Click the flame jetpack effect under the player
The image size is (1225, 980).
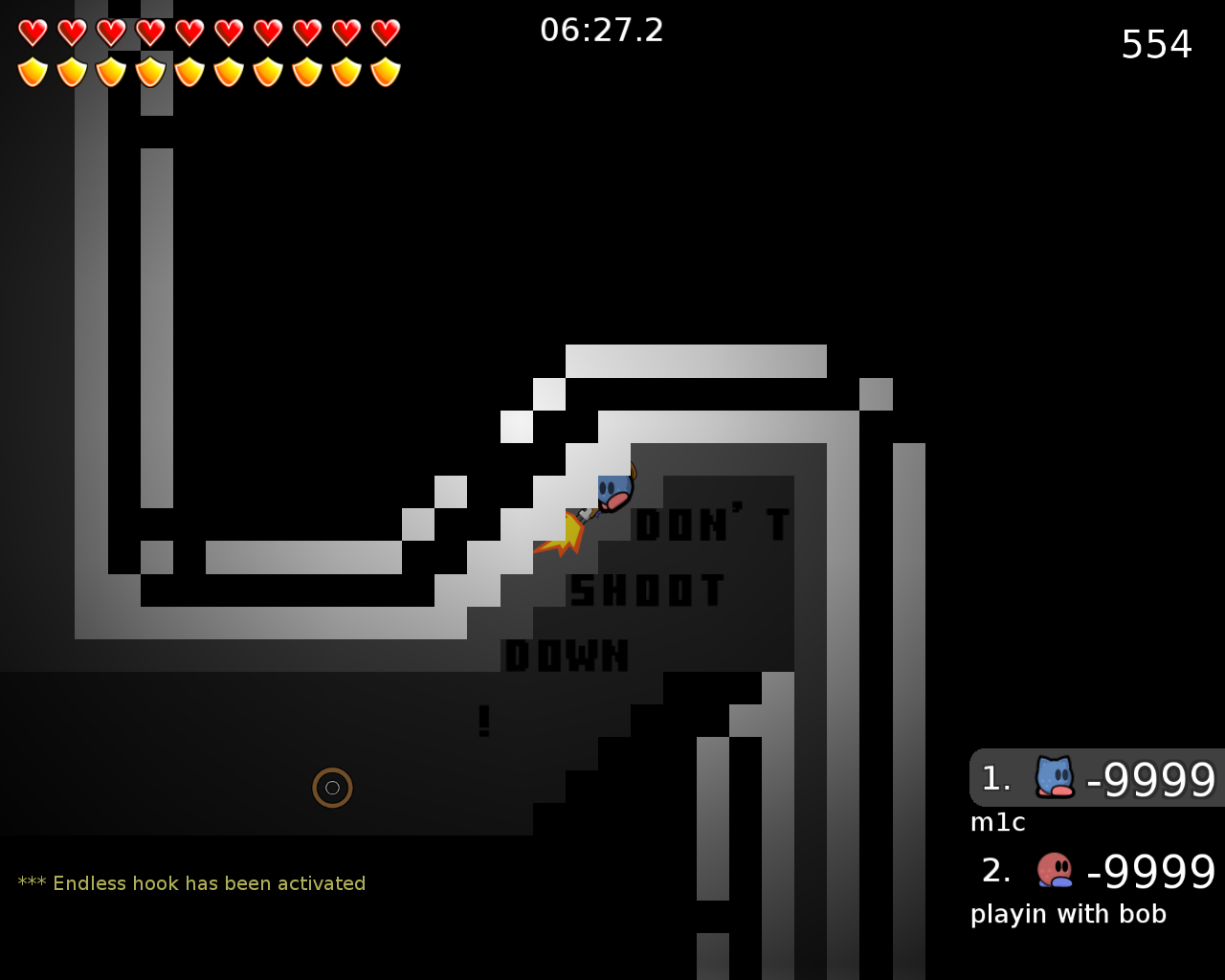tap(567, 531)
